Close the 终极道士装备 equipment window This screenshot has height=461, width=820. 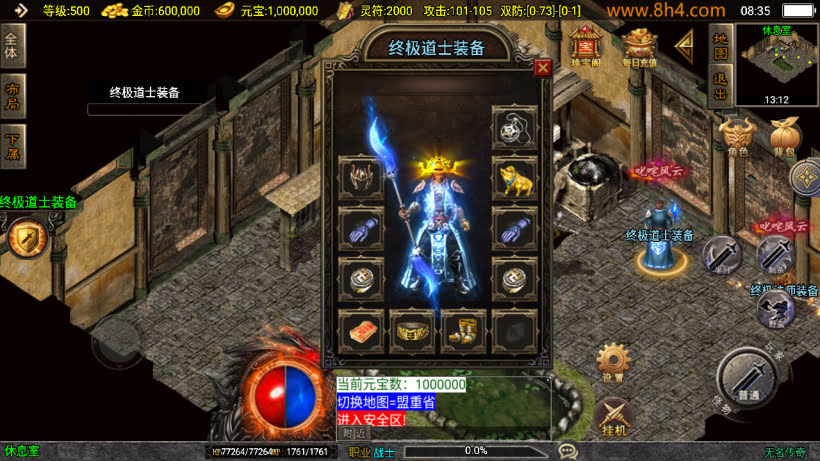tap(543, 68)
